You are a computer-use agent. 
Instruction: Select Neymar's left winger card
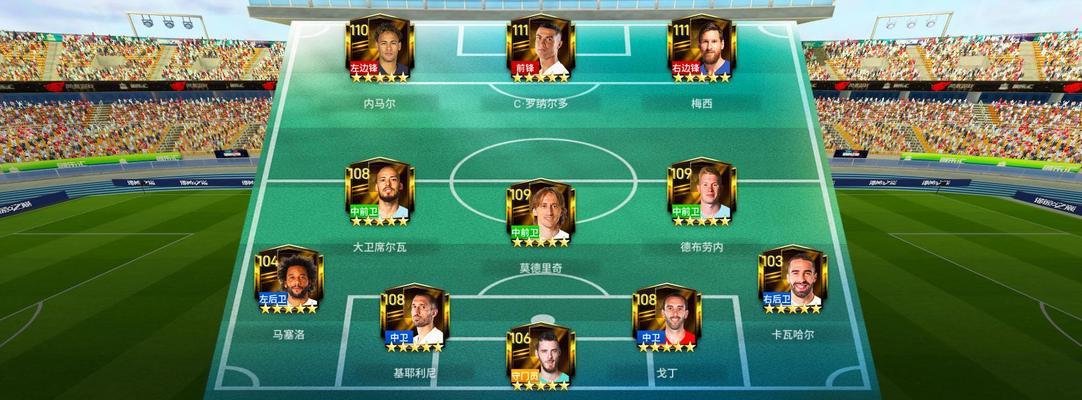[379, 49]
